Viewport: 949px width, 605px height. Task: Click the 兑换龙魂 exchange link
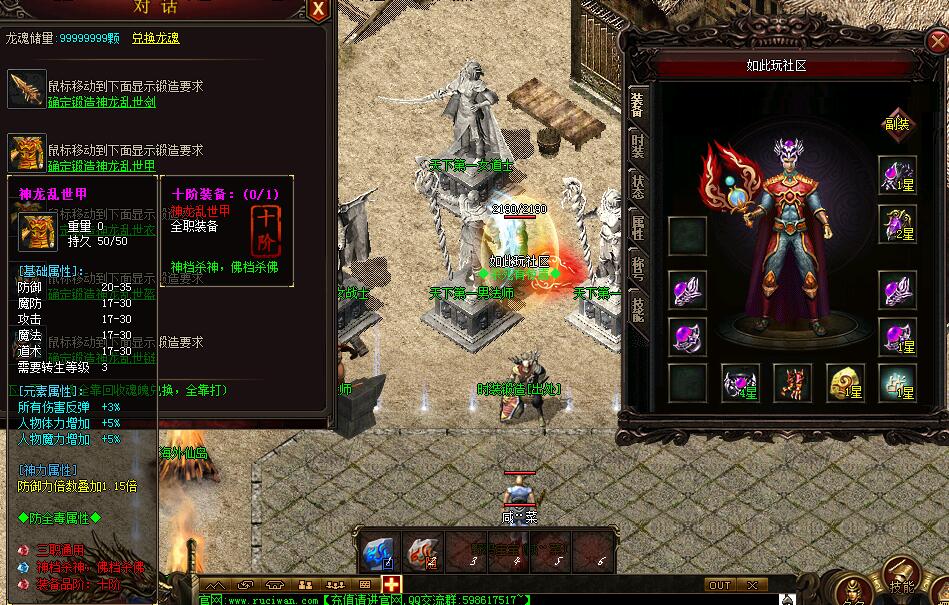point(156,38)
